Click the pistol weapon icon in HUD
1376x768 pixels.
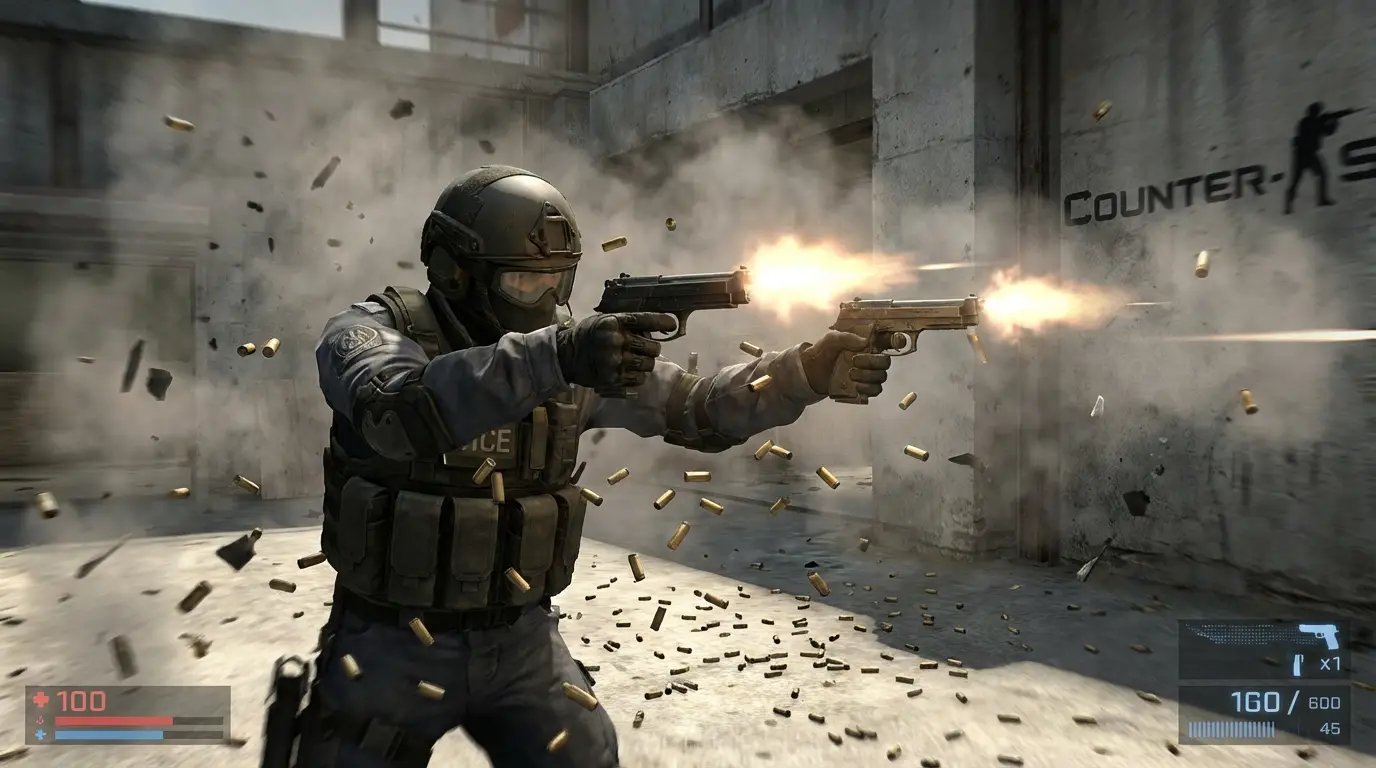1318,637
